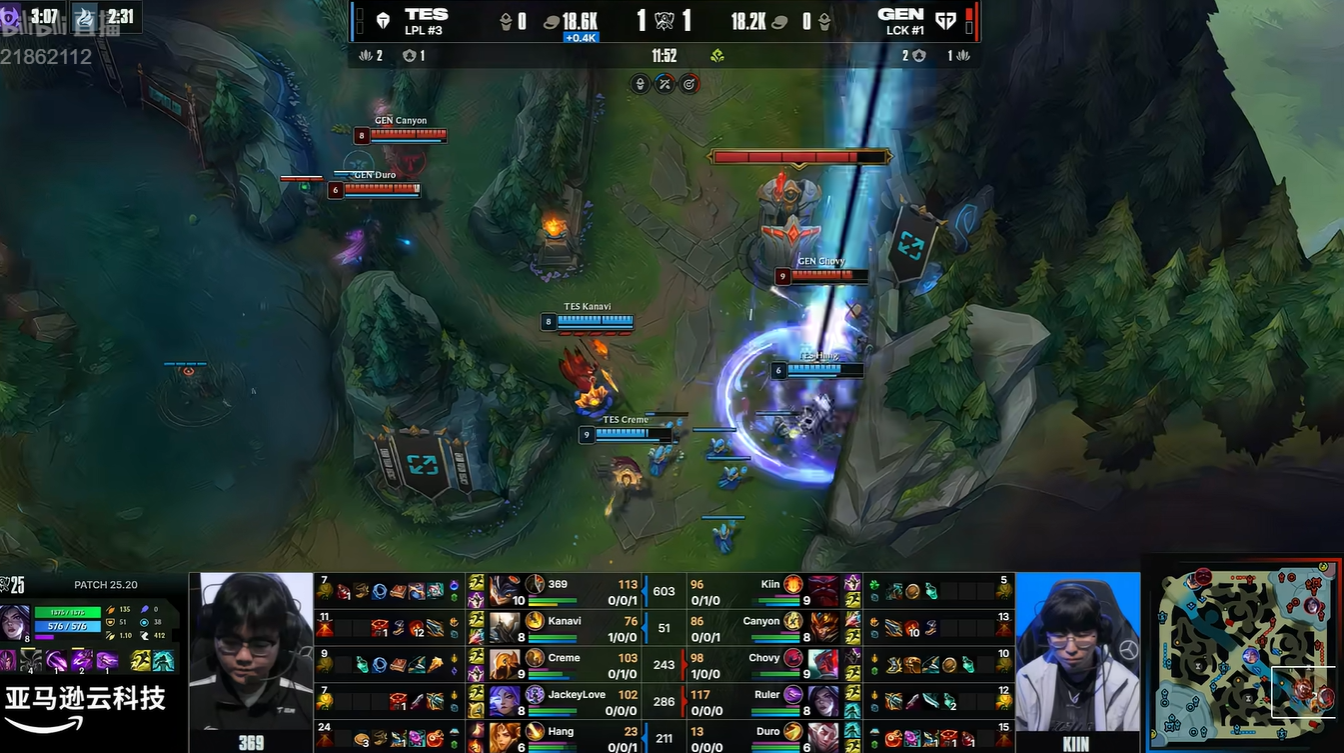Screen dimensions: 1344x753
Task: Click the crossed swords icon below the timer
Action: (665, 84)
